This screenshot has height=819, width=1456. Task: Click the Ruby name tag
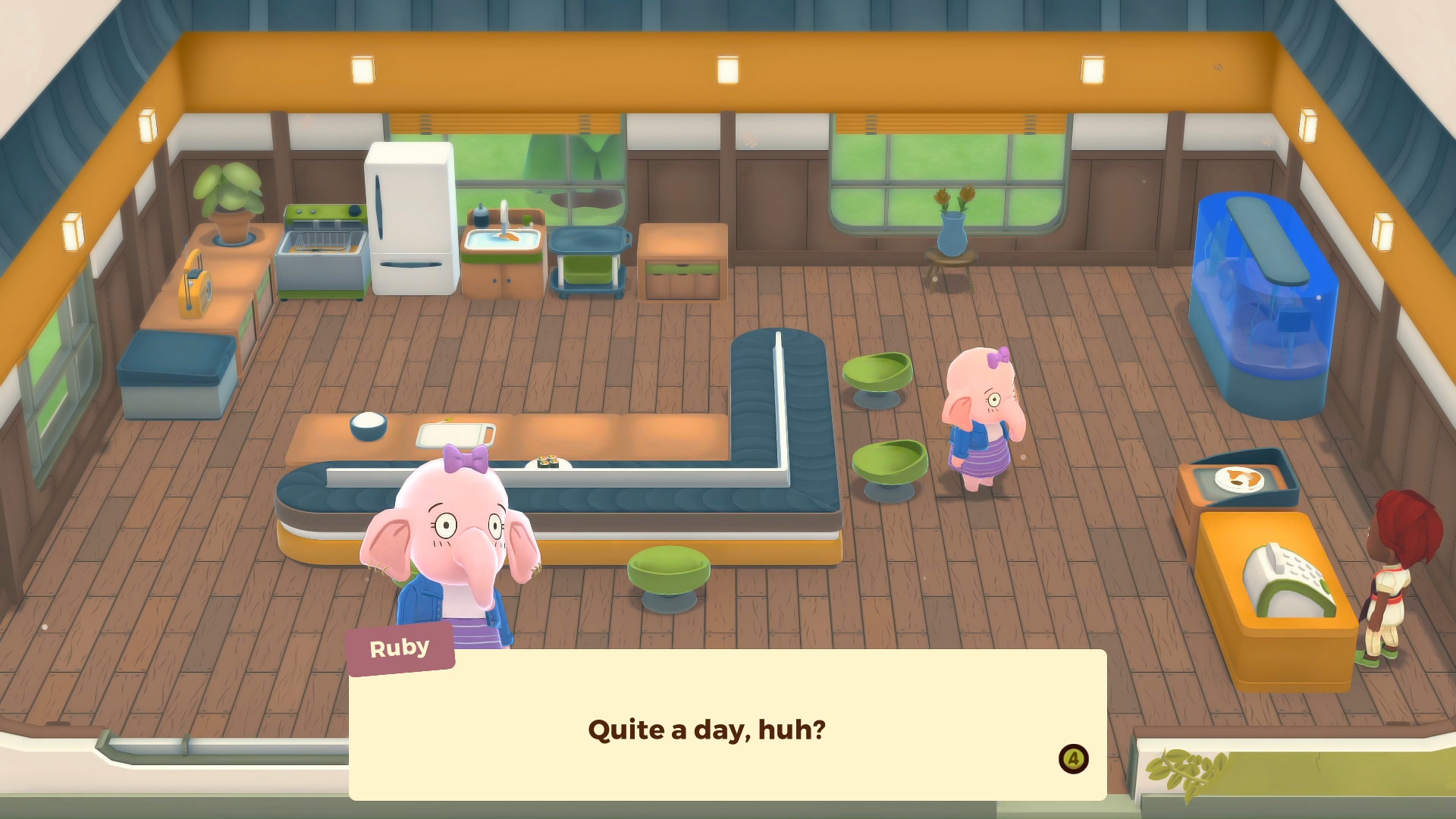[400, 647]
